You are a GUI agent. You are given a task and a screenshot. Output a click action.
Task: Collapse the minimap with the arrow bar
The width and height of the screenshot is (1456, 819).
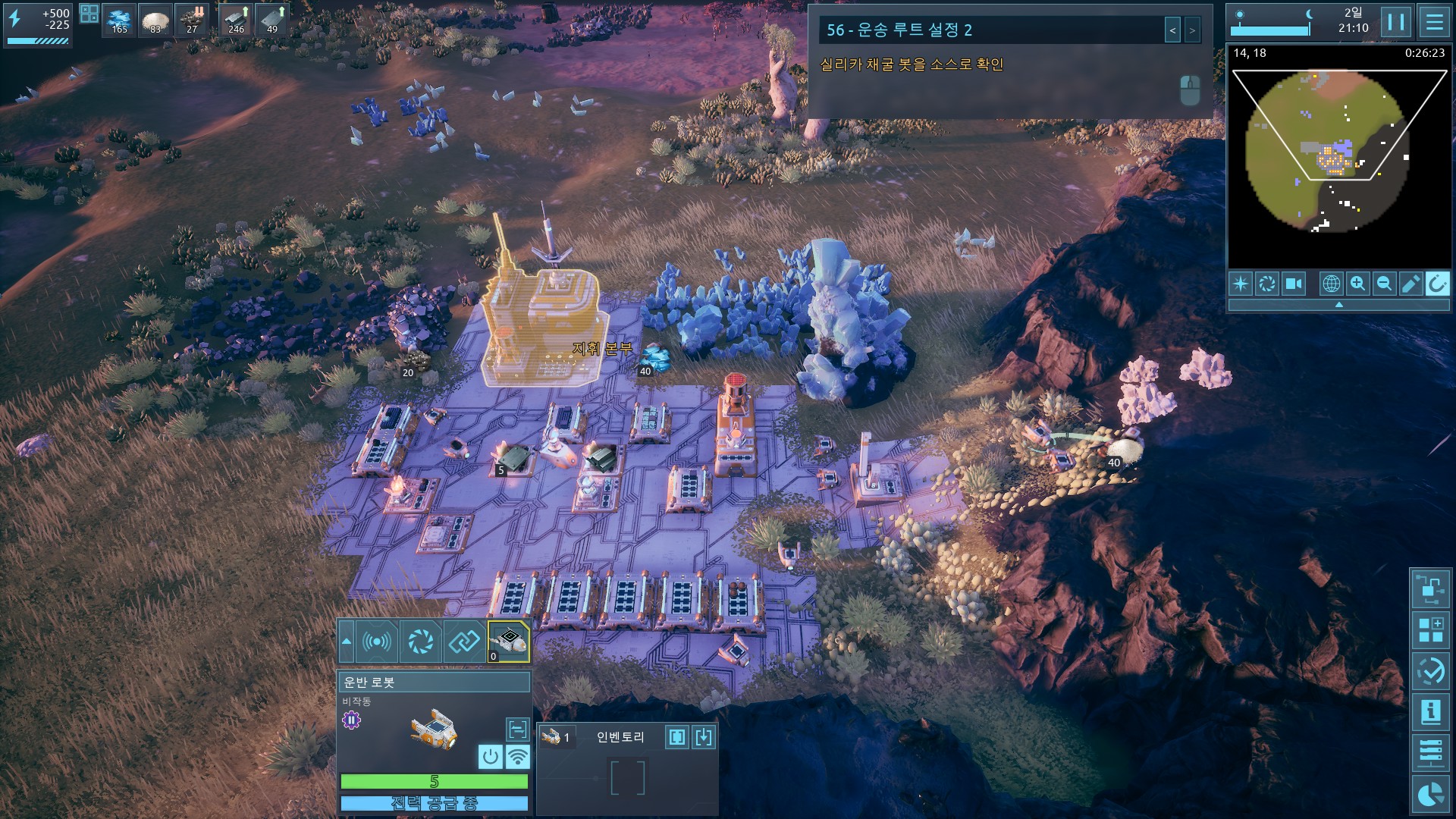(1338, 305)
